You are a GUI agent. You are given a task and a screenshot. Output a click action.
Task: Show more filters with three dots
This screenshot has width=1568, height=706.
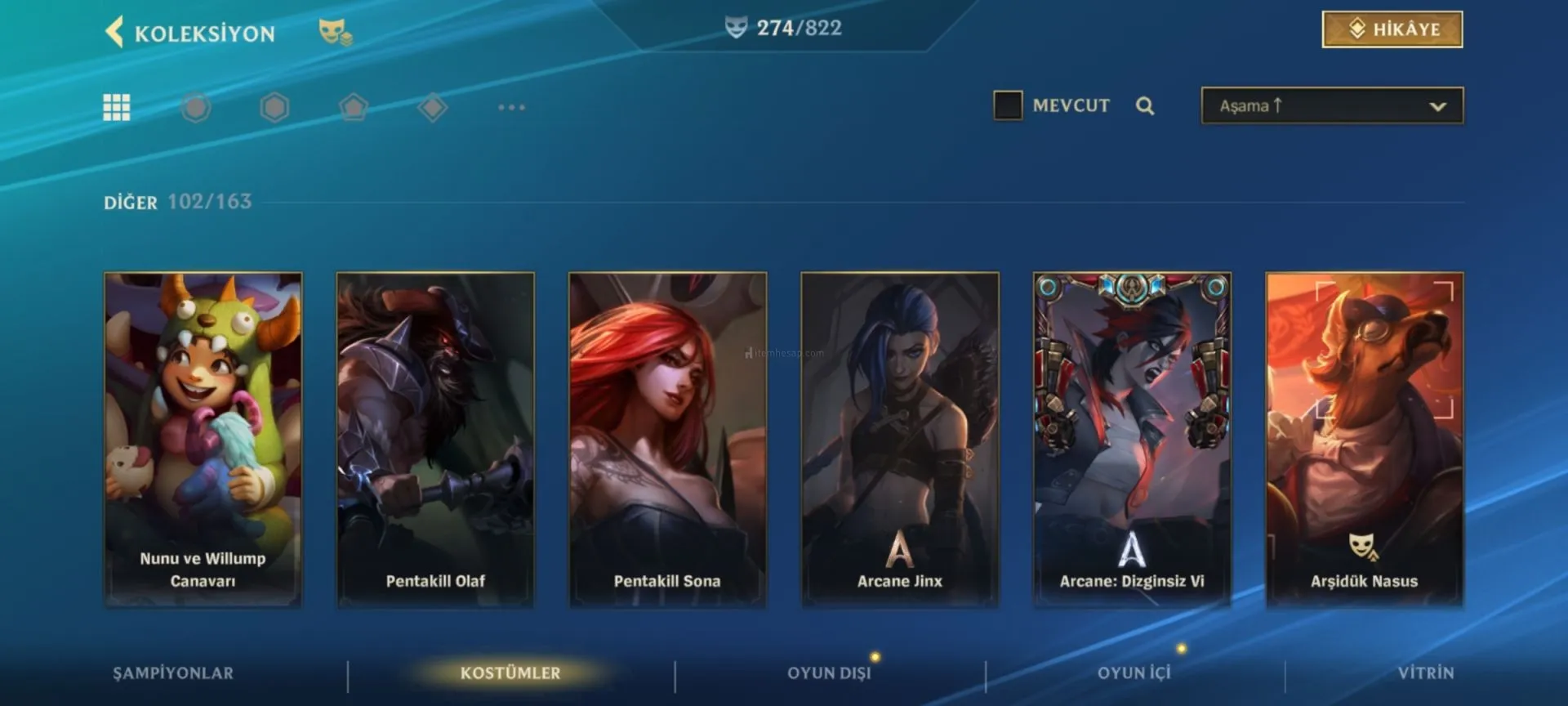[511, 107]
